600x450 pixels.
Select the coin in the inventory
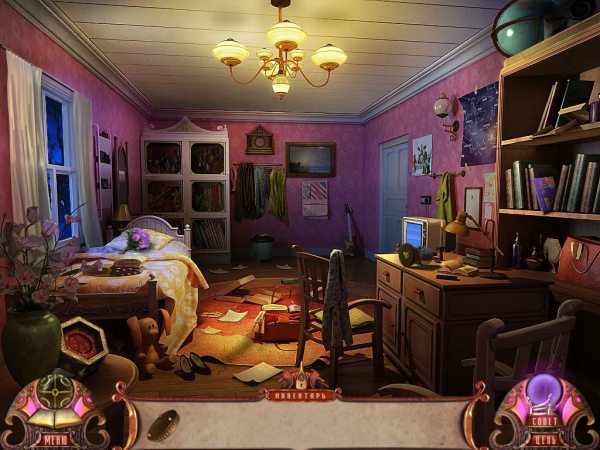point(162,424)
